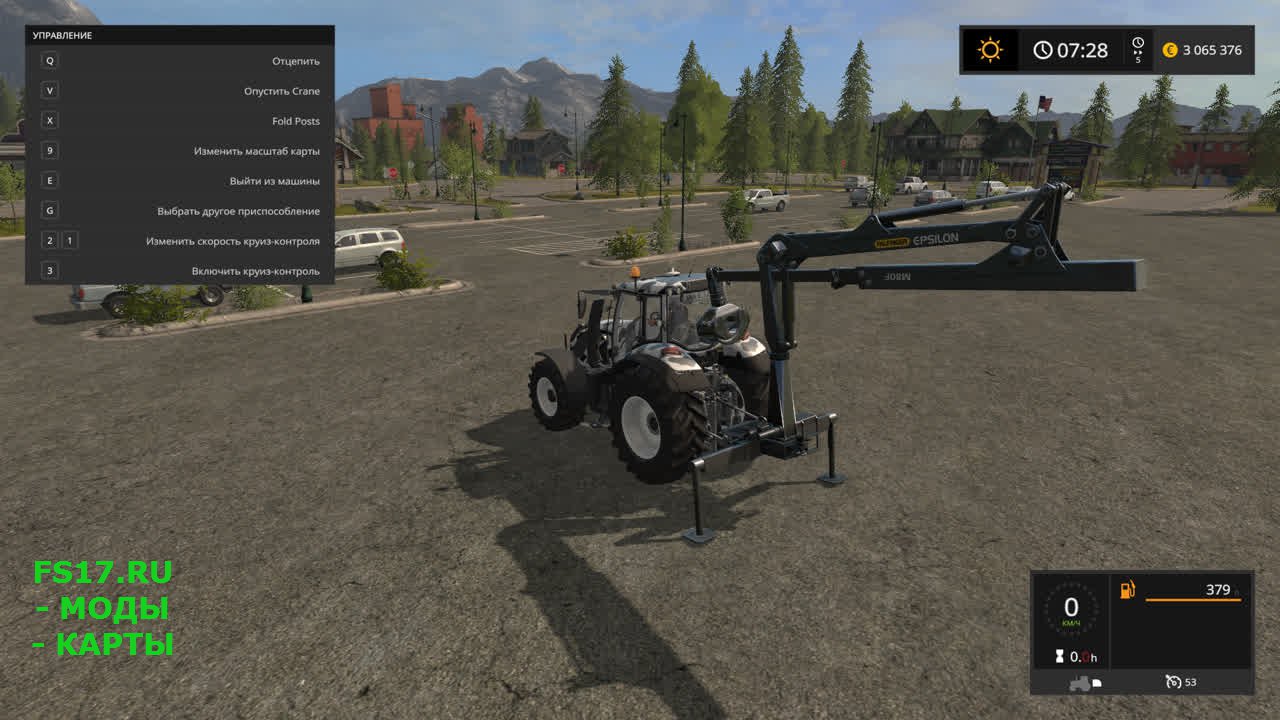The width and height of the screenshot is (1280, 720).
Task: Click the gold euro coin icon
Action: [1169, 50]
